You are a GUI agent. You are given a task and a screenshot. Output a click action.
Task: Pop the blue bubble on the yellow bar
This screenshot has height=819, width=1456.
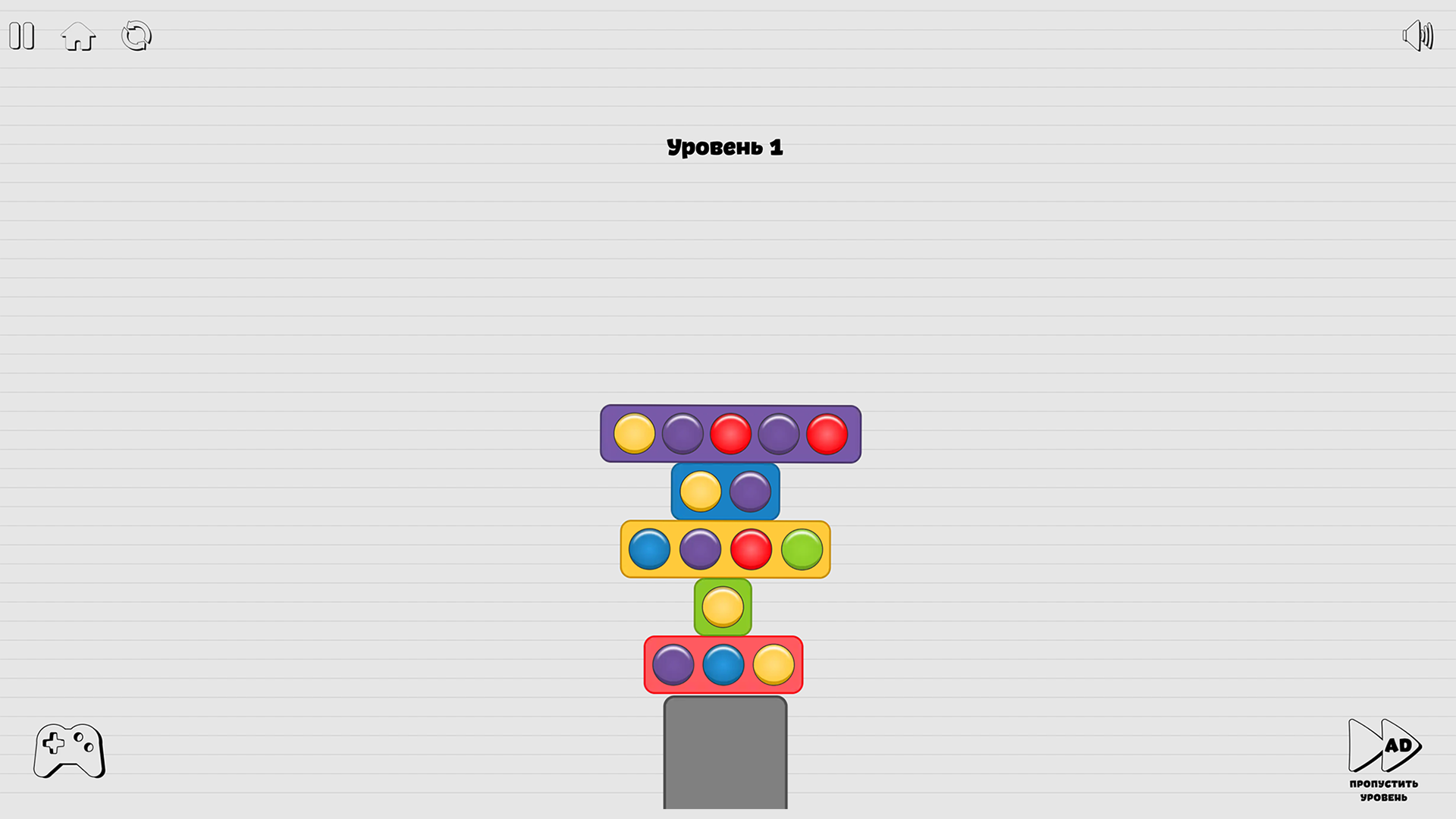[650, 548]
